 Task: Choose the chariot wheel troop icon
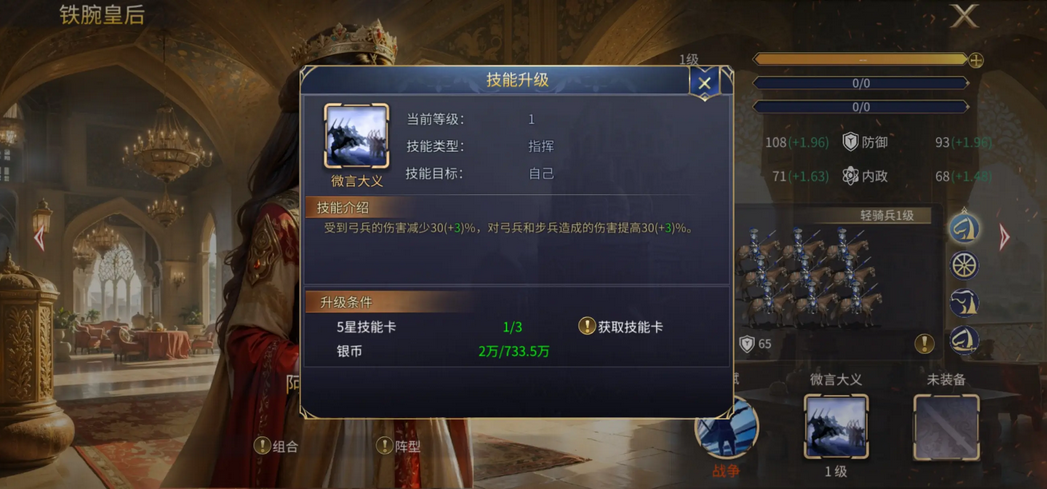964,266
